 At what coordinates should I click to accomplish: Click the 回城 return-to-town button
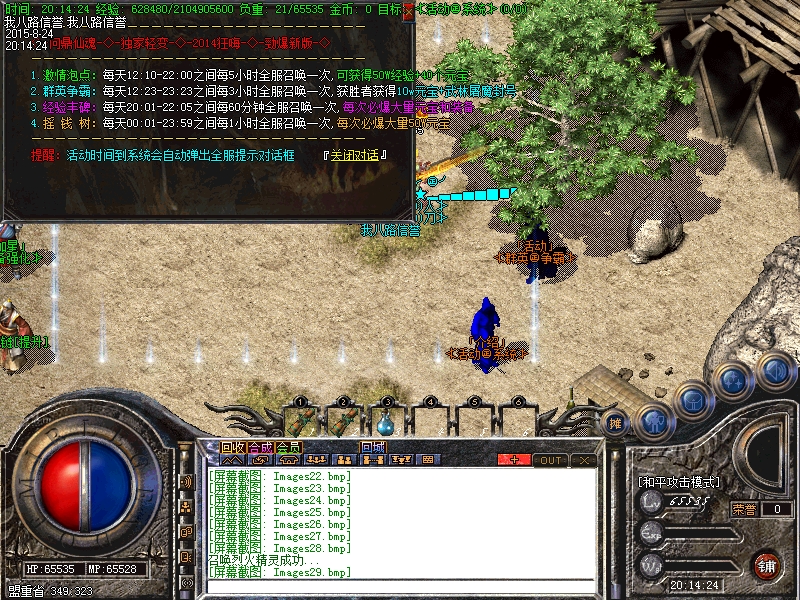pos(374,447)
